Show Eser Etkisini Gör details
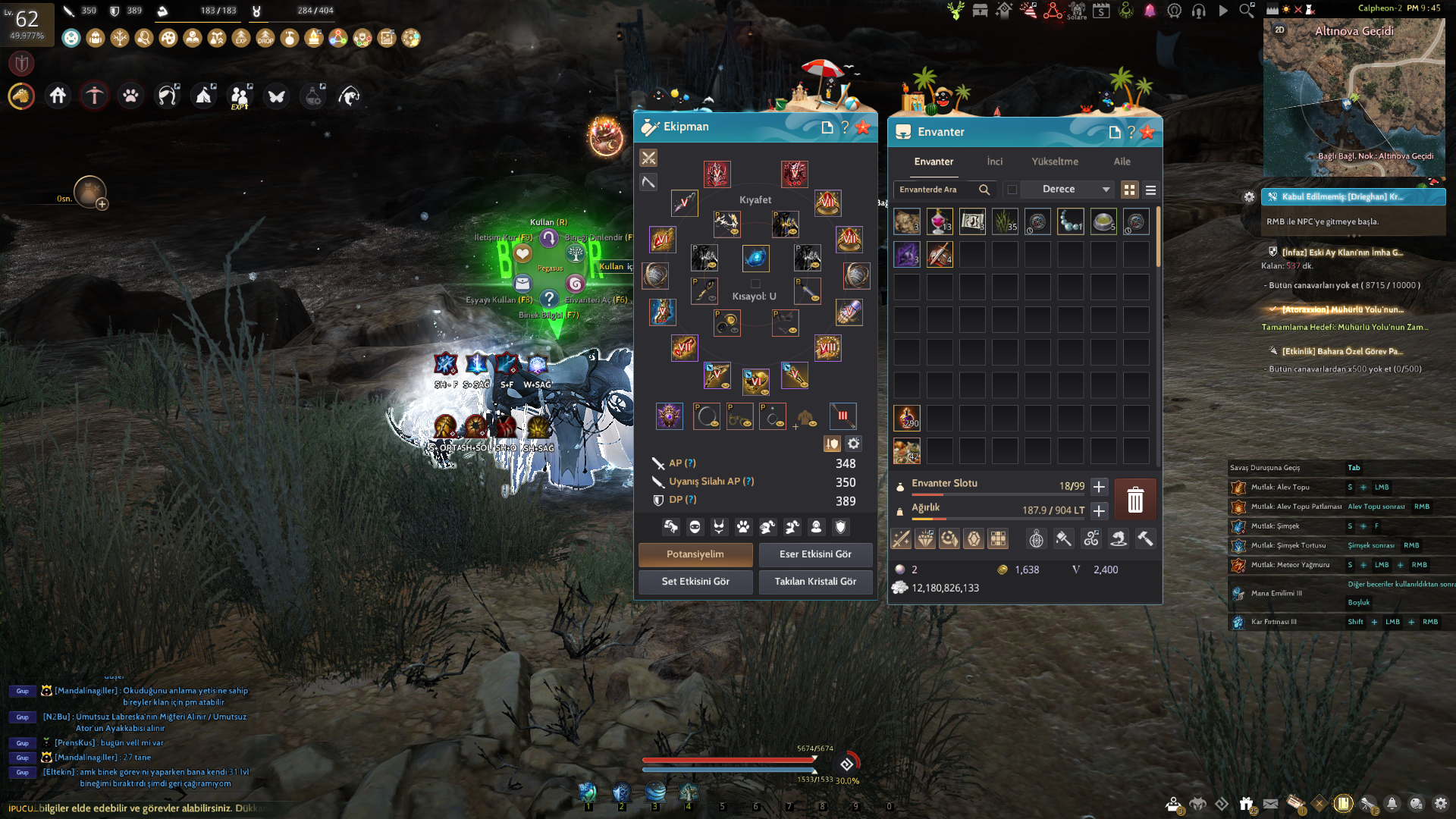 tap(815, 554)
